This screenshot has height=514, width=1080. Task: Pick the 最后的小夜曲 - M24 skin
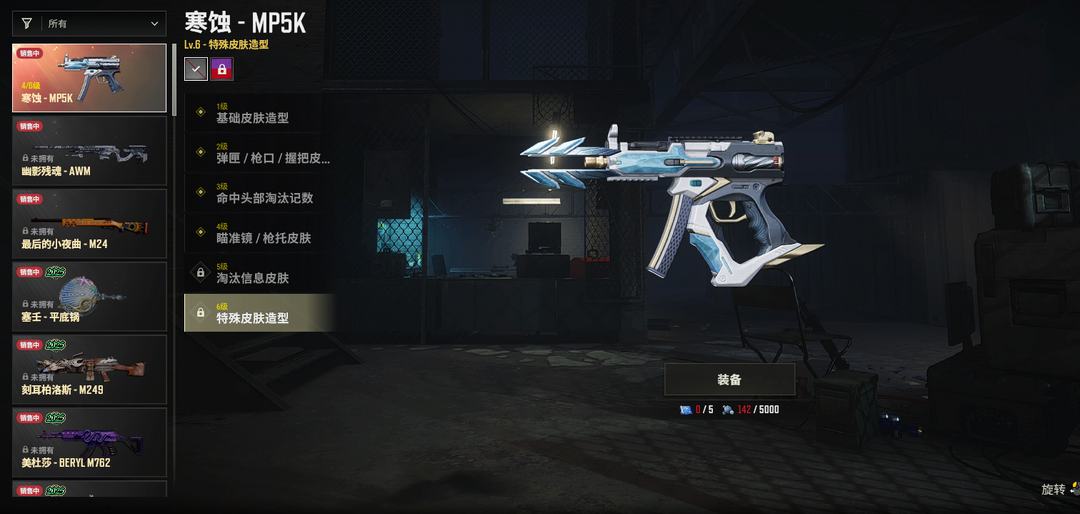[x=89, y=224]
